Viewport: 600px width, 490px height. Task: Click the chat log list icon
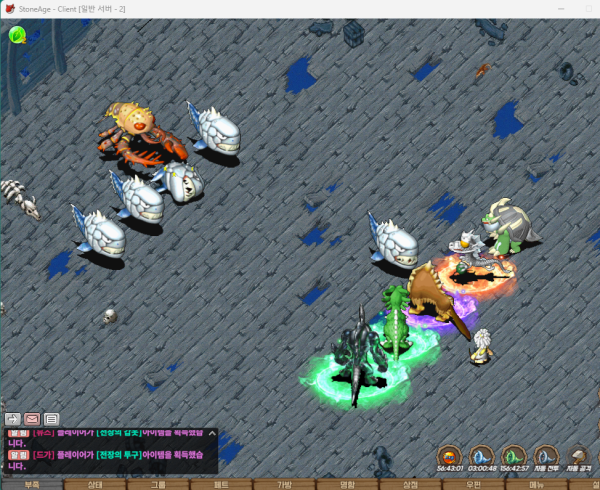pos(51,419)
